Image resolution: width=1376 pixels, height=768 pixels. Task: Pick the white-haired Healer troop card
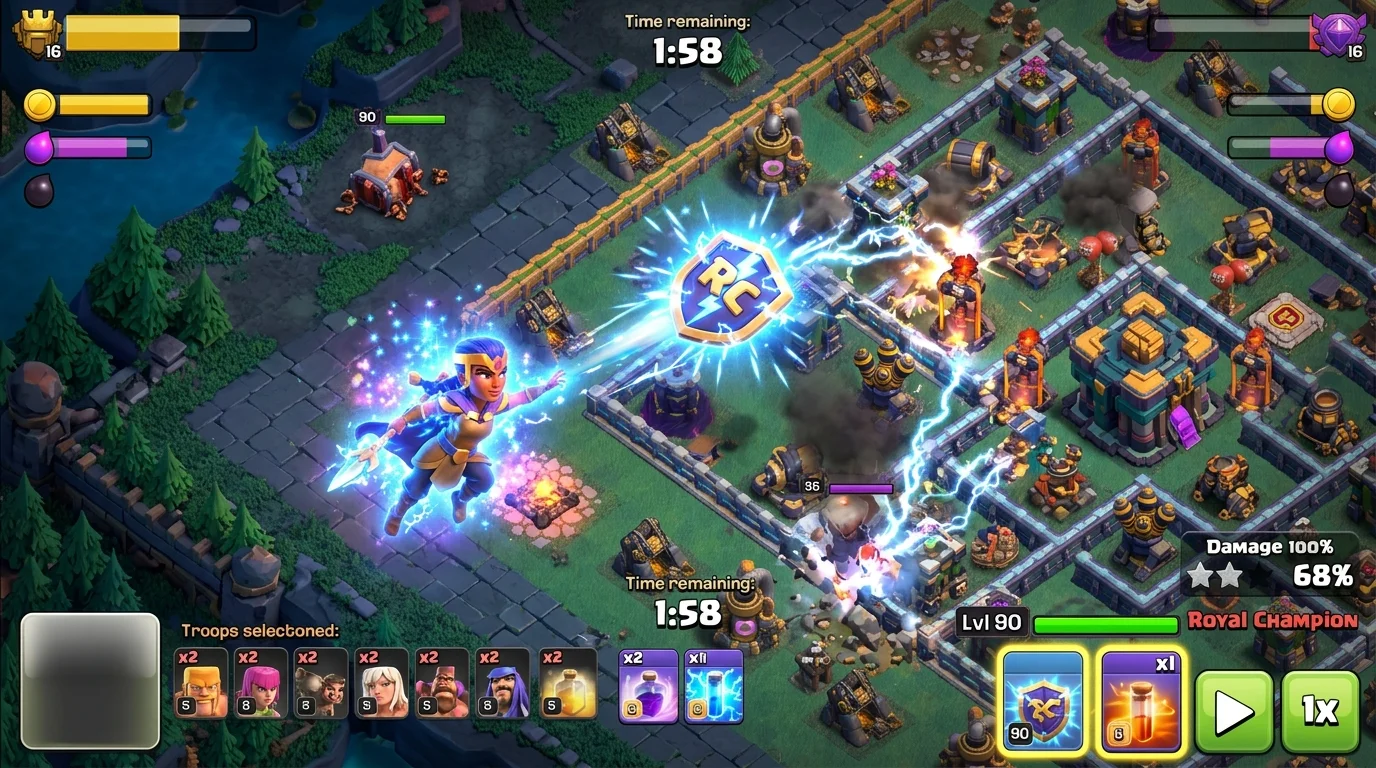click(x=382, y=683)
